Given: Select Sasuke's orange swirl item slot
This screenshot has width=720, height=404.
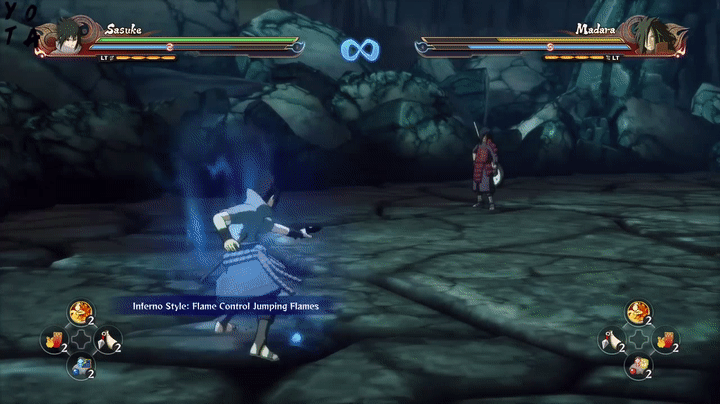Looking at the screenshot, I should pos(81,314).
